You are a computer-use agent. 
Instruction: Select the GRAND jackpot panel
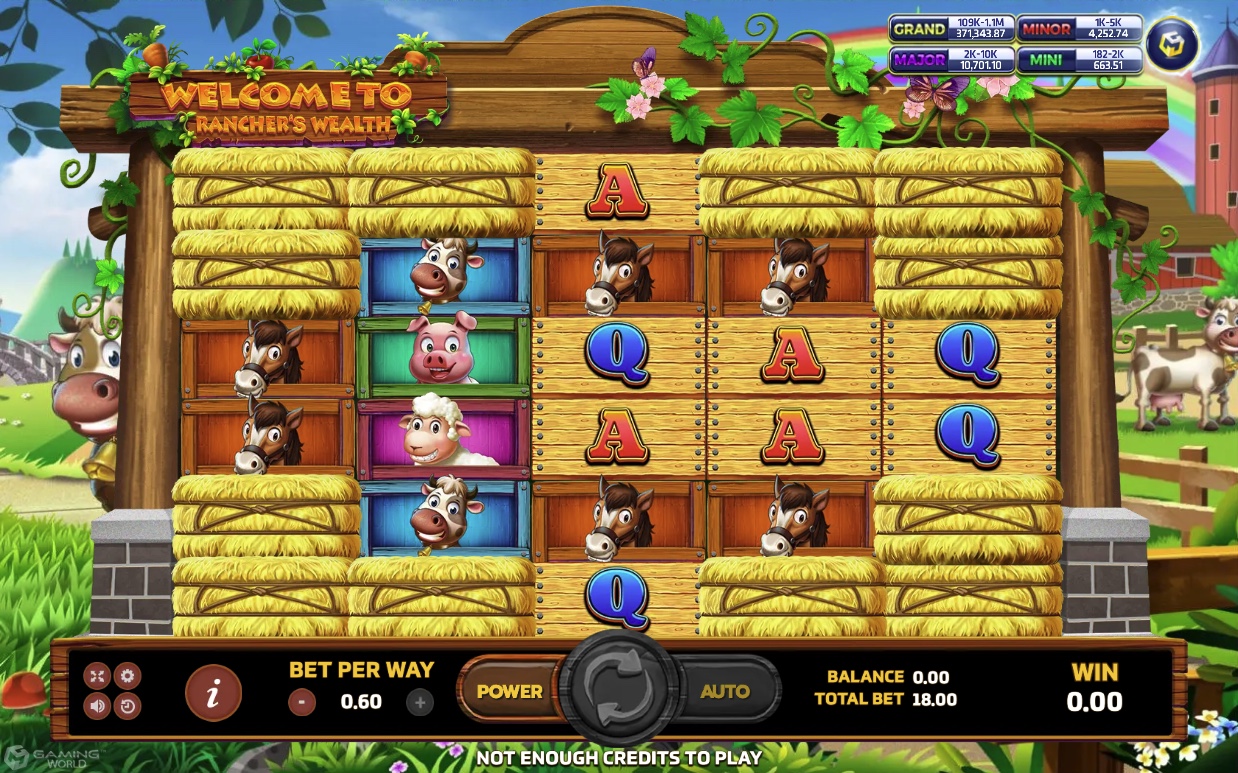tap(952, 29)
